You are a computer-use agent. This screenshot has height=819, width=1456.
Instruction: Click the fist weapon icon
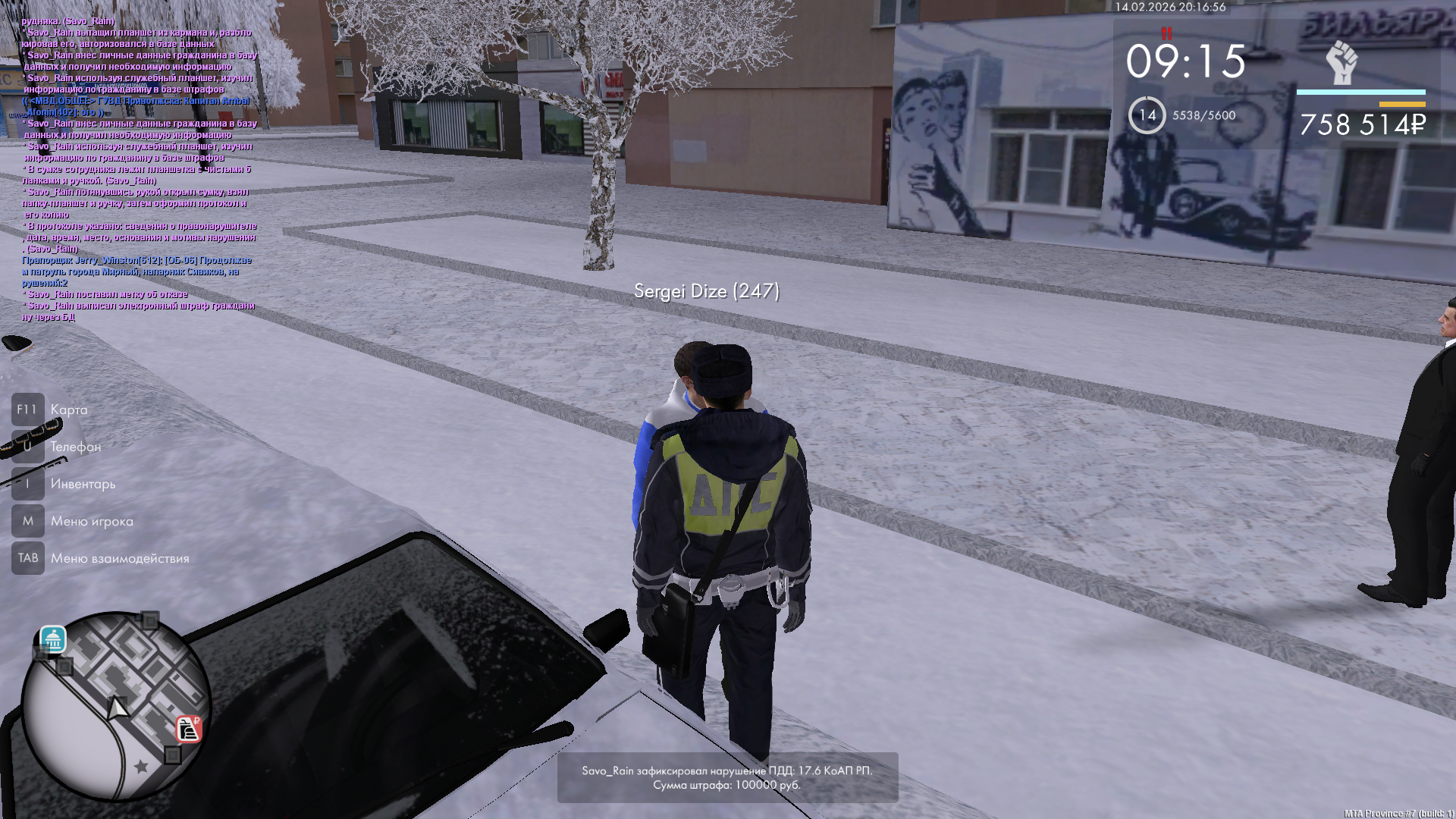pyautogui.click(x=1341, y=63)
